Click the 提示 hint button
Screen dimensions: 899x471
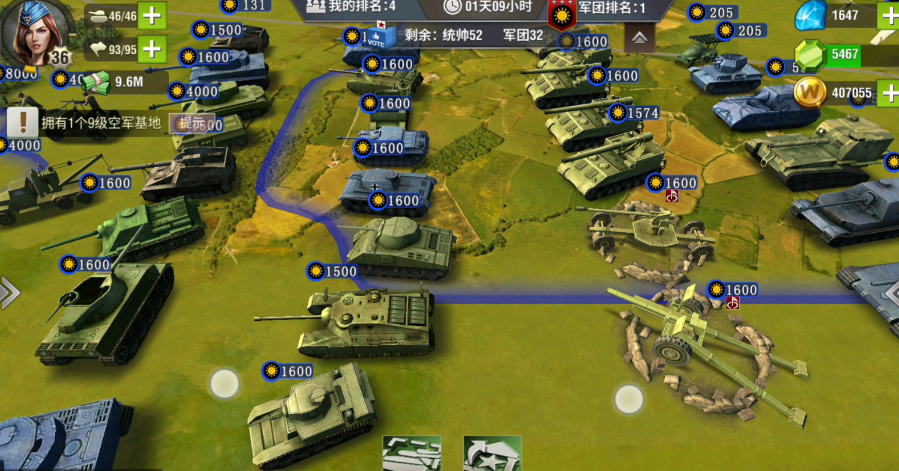click(191, 123)
